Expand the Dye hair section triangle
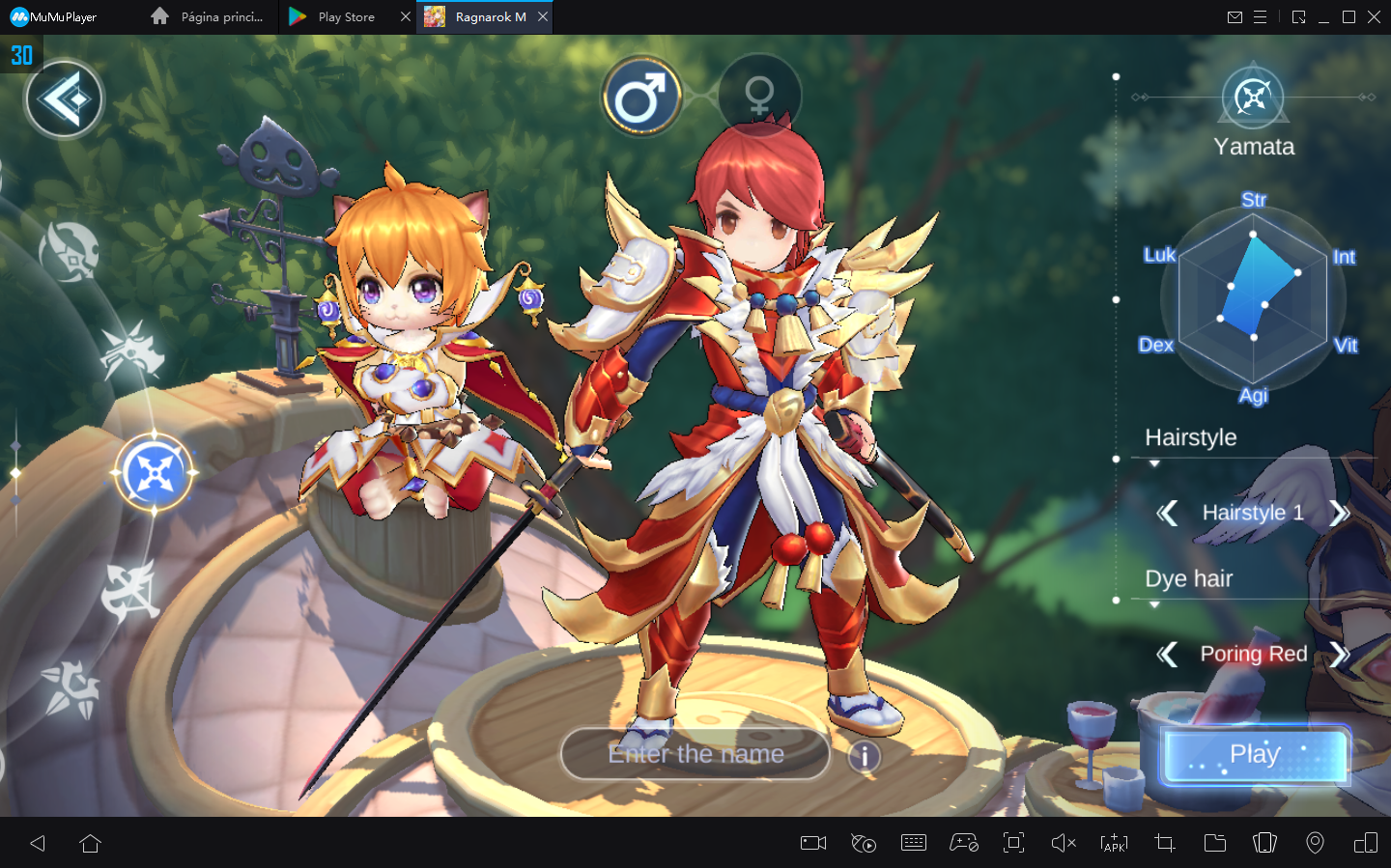The width and height of the screenshot is (1391, 868). (x=1155, y=604)
